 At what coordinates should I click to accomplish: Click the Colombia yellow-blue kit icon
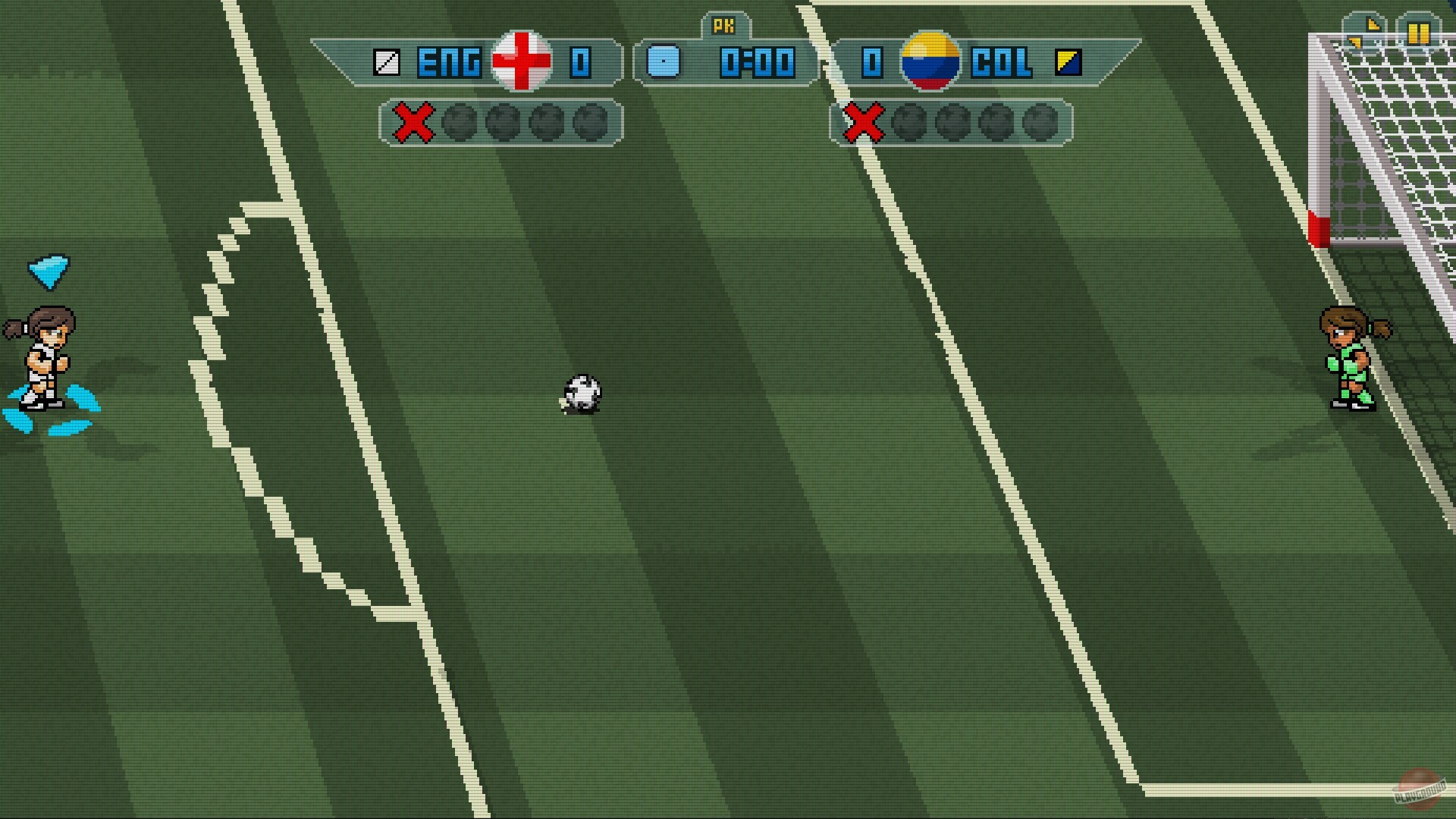click(1069, 64)
